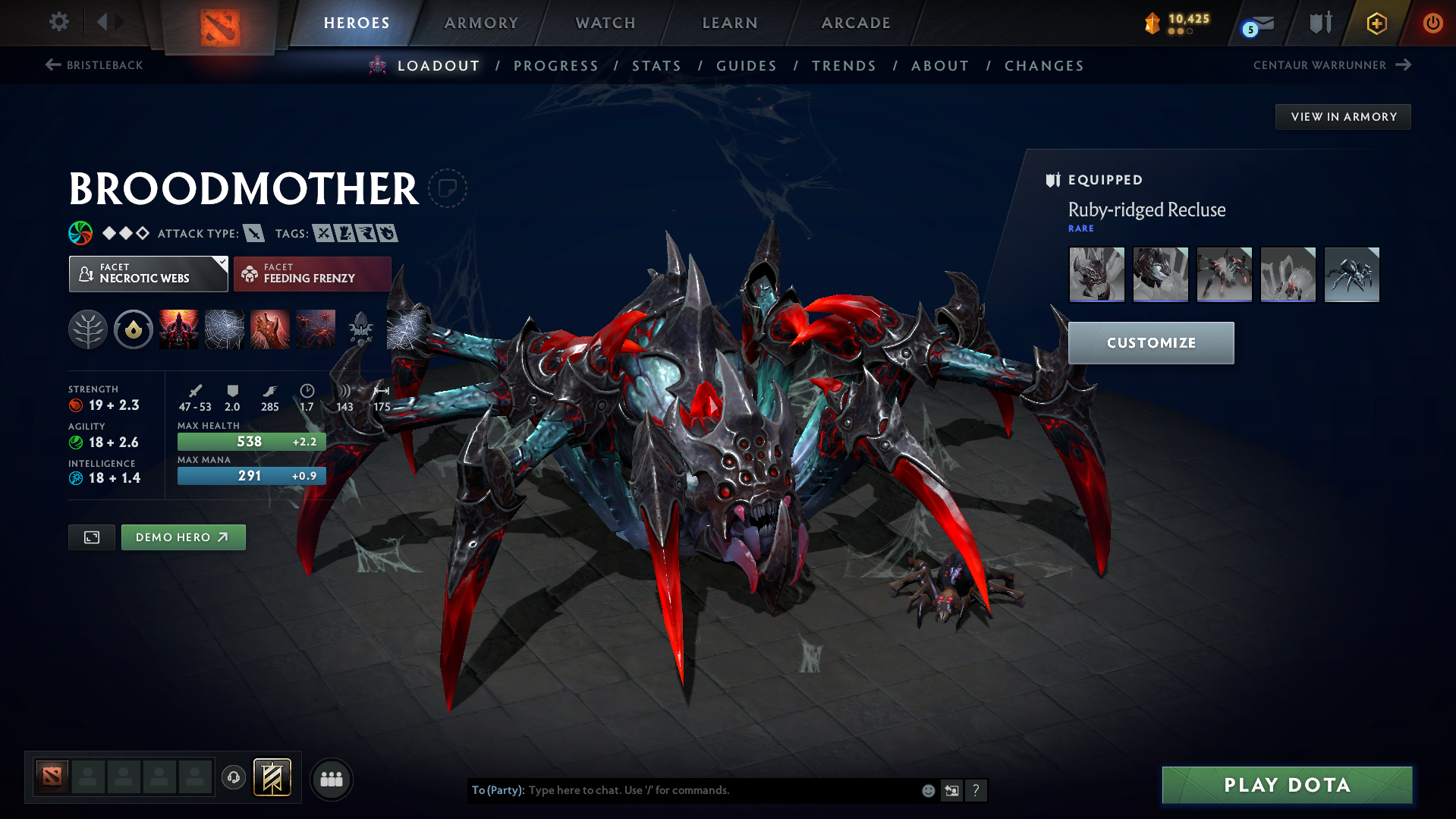
Task: Select the Spin Web ability icon
Action: coord(223,329)
